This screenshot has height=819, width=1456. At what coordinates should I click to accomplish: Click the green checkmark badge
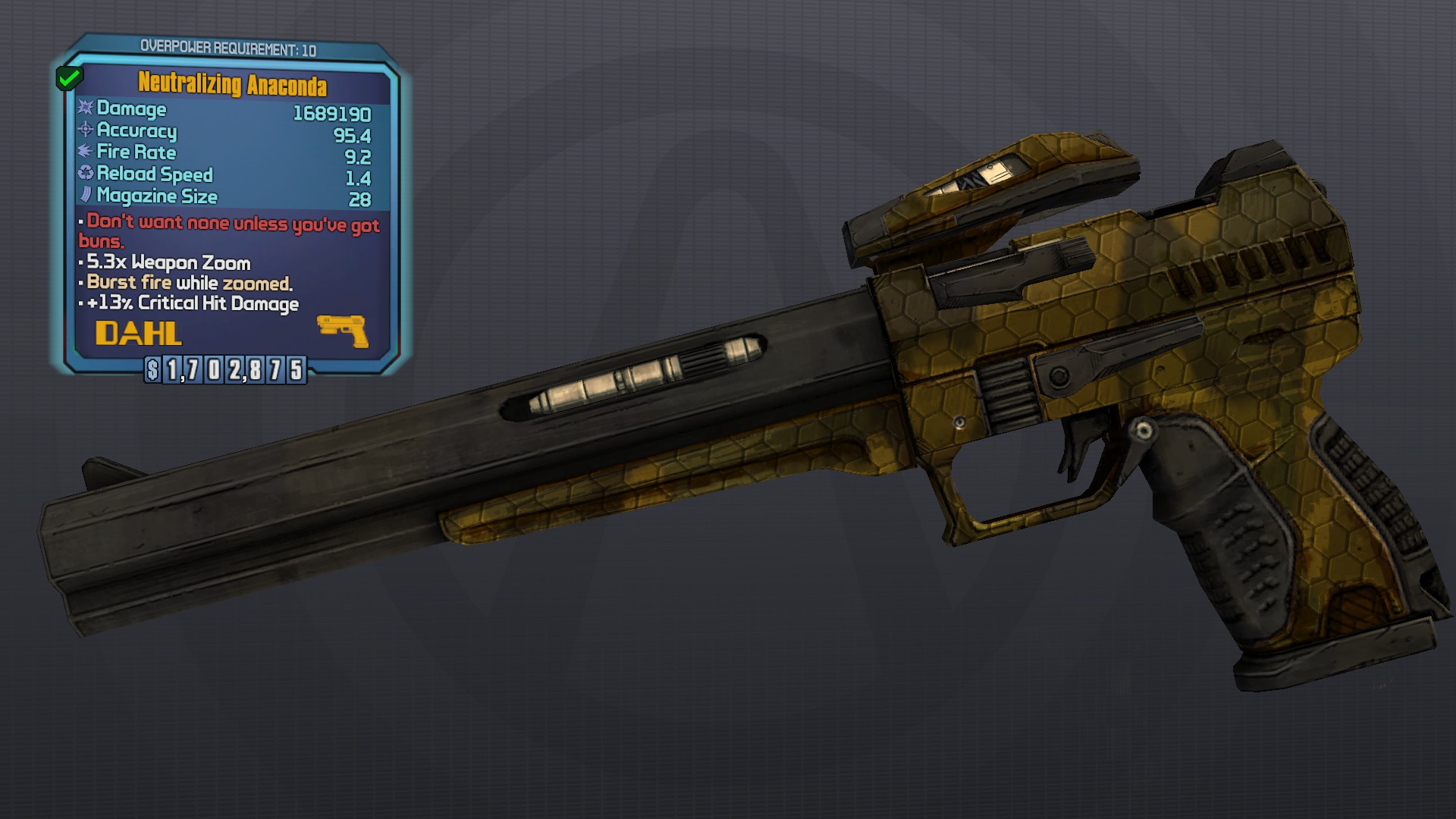tap(69, 77)
